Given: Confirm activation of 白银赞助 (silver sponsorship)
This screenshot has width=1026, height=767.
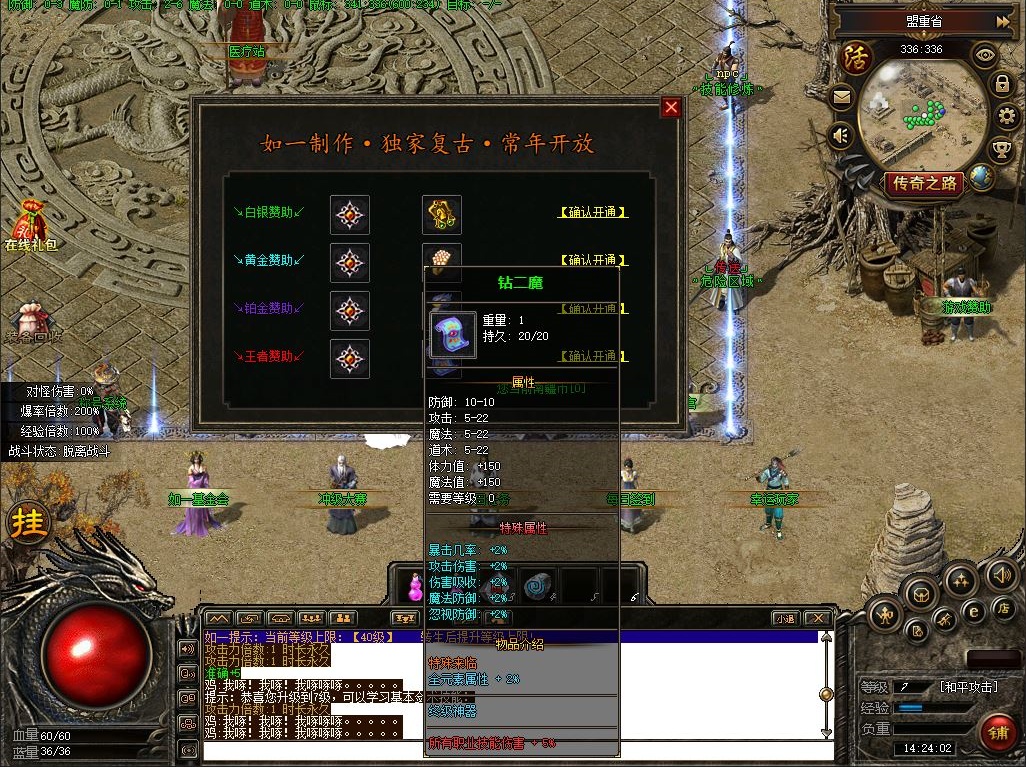Looking at the screenshot, I should click(x=593, y=212).
